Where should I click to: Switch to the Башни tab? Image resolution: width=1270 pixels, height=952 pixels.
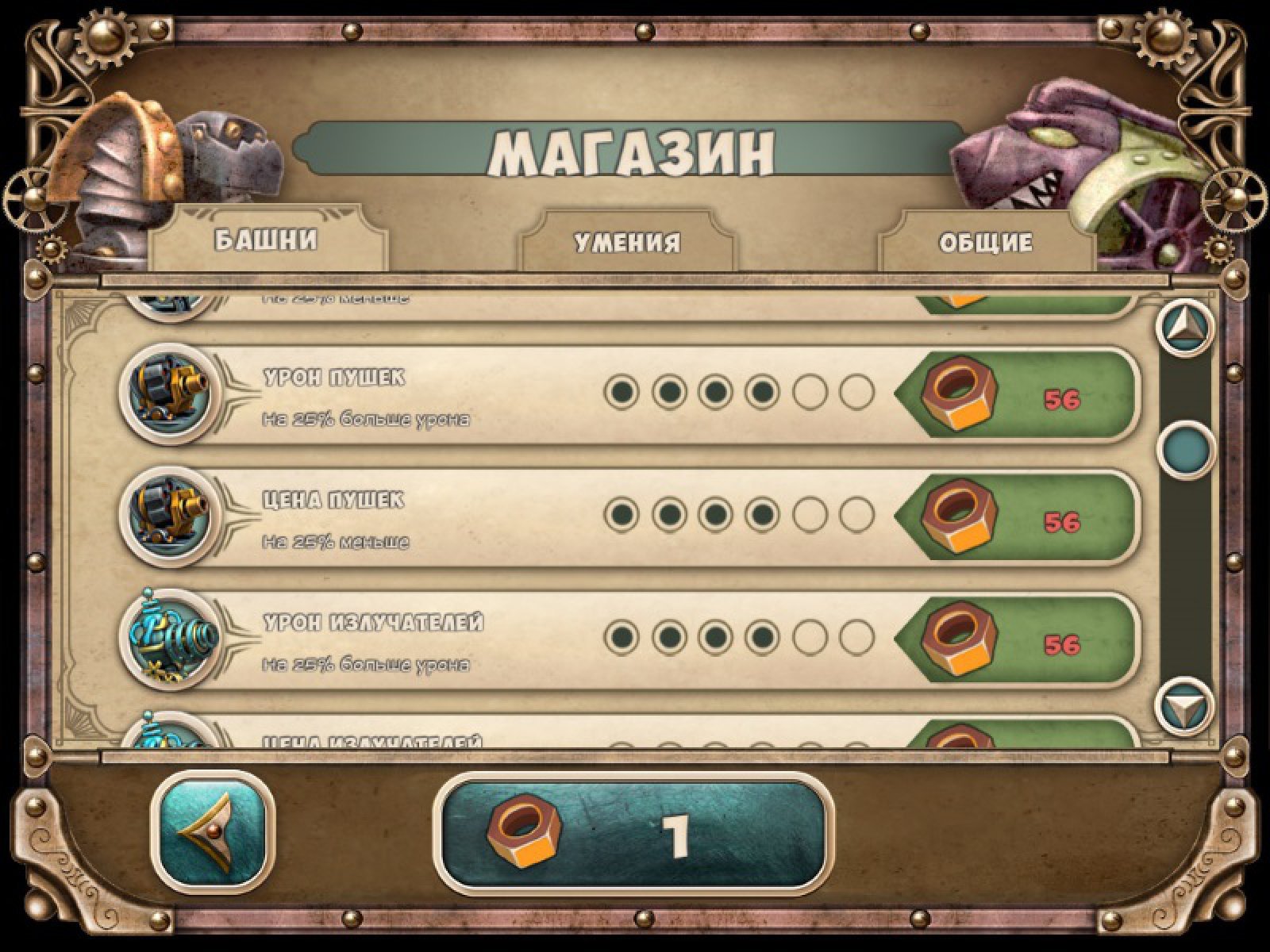point(267,241)
